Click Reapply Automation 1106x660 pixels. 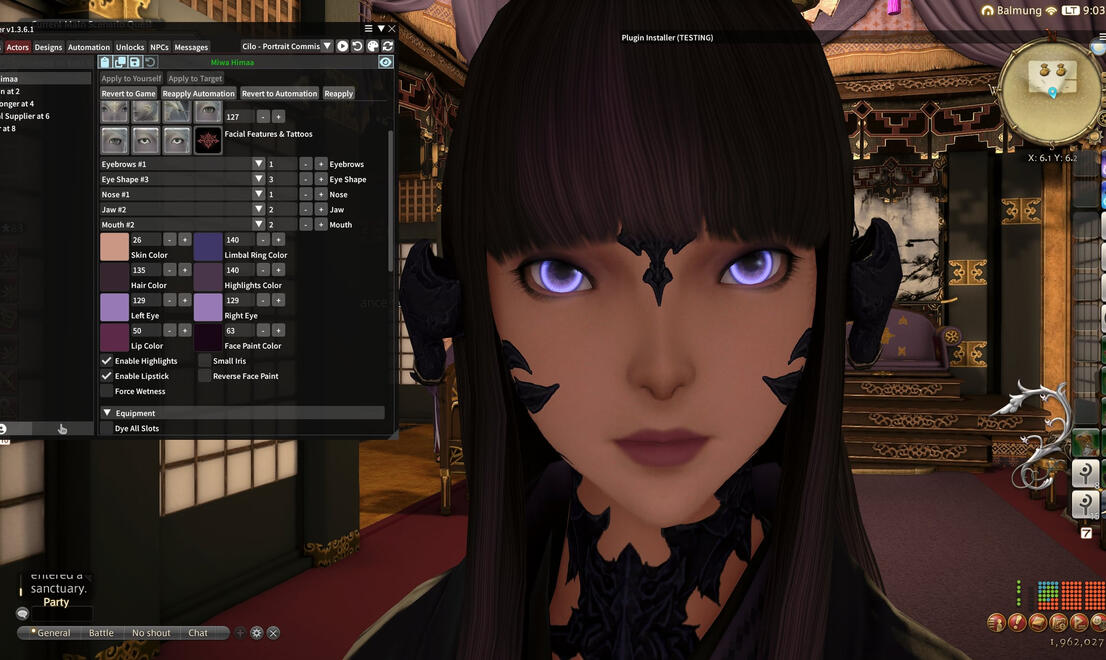point(199,94)
